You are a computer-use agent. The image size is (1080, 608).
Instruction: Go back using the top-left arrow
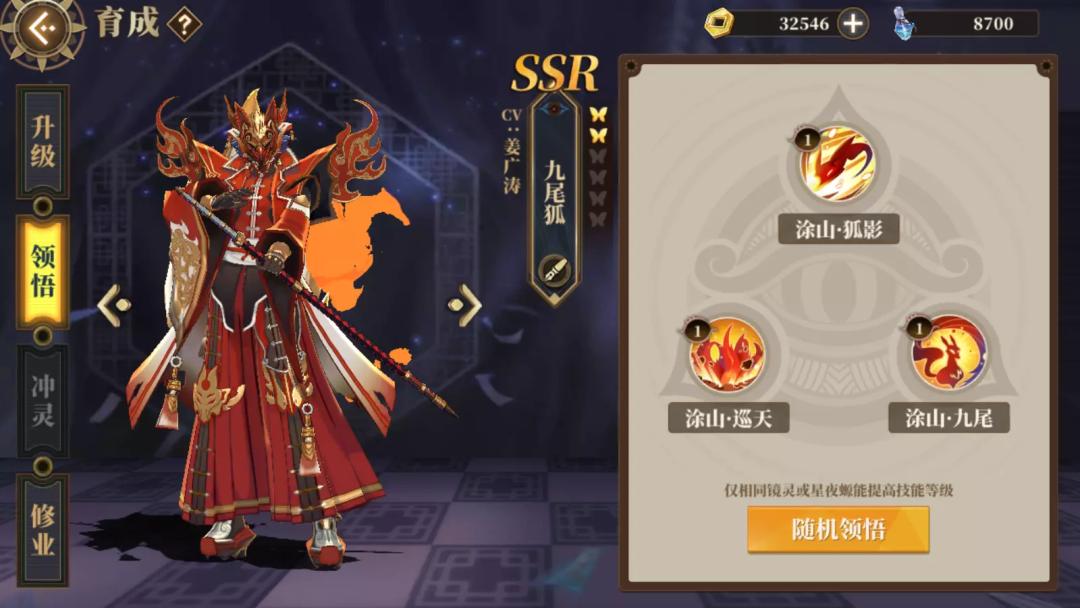41,28
